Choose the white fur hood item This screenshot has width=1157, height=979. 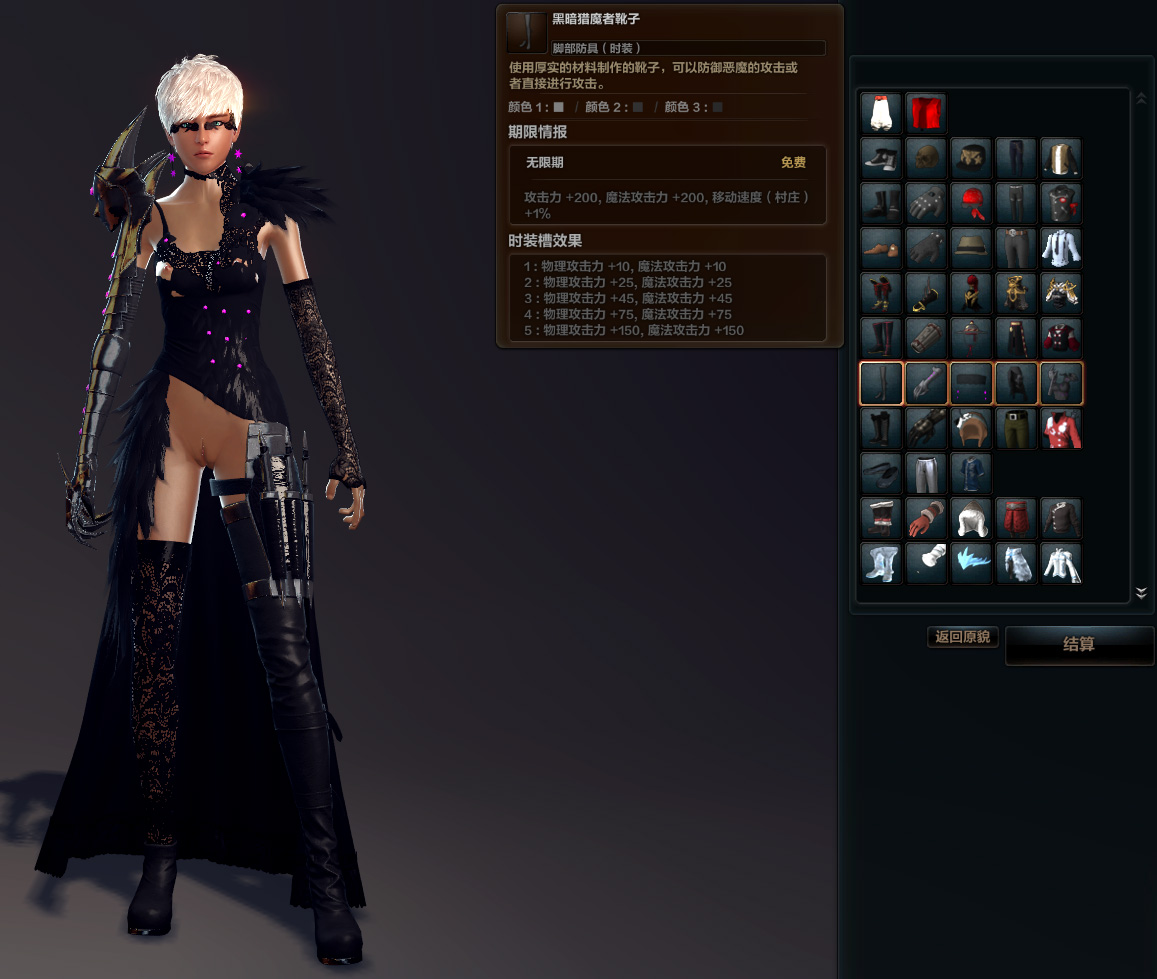(971, 519)
